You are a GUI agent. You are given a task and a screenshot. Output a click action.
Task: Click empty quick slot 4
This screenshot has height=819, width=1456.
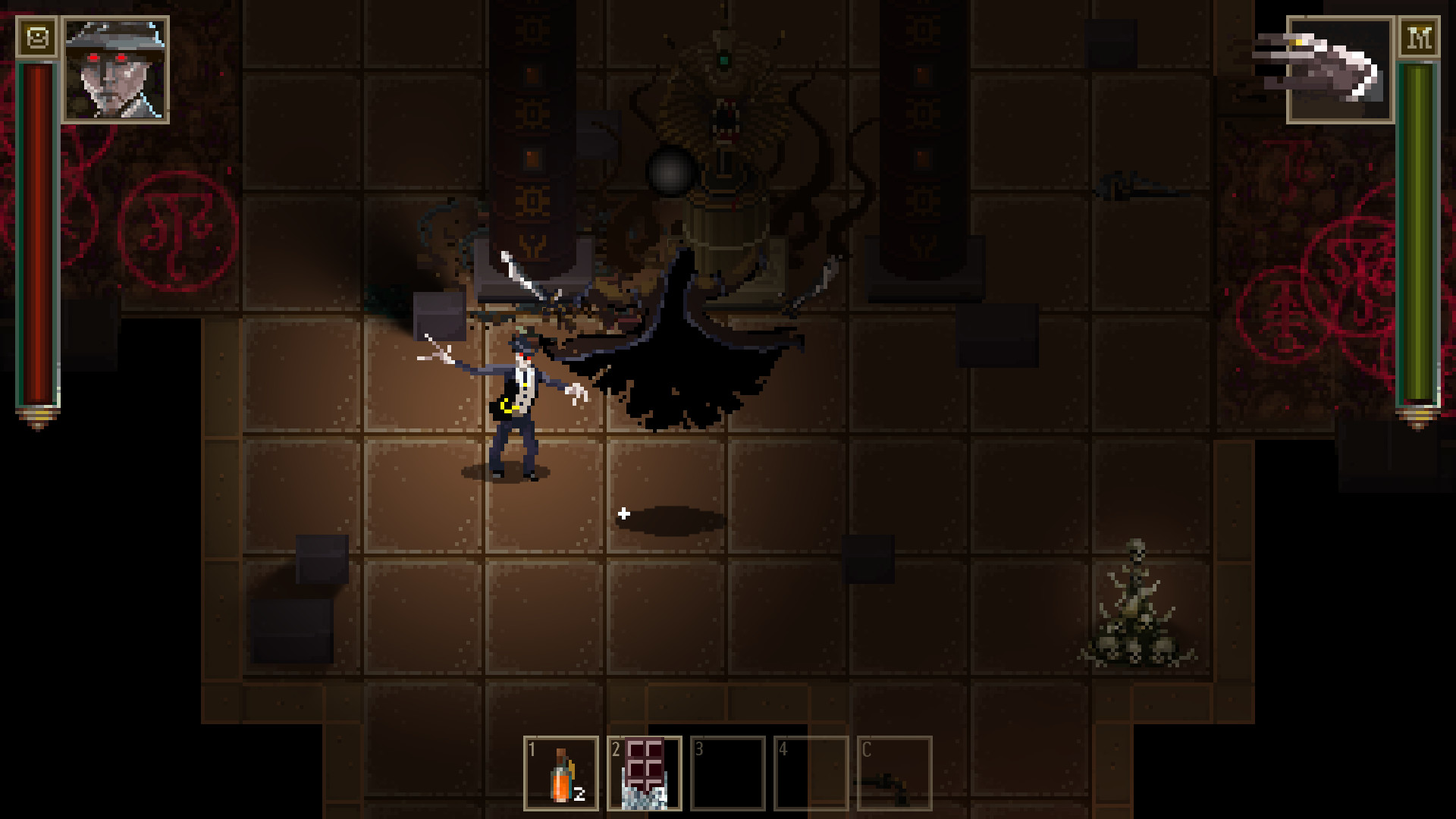tap(812, 773)
